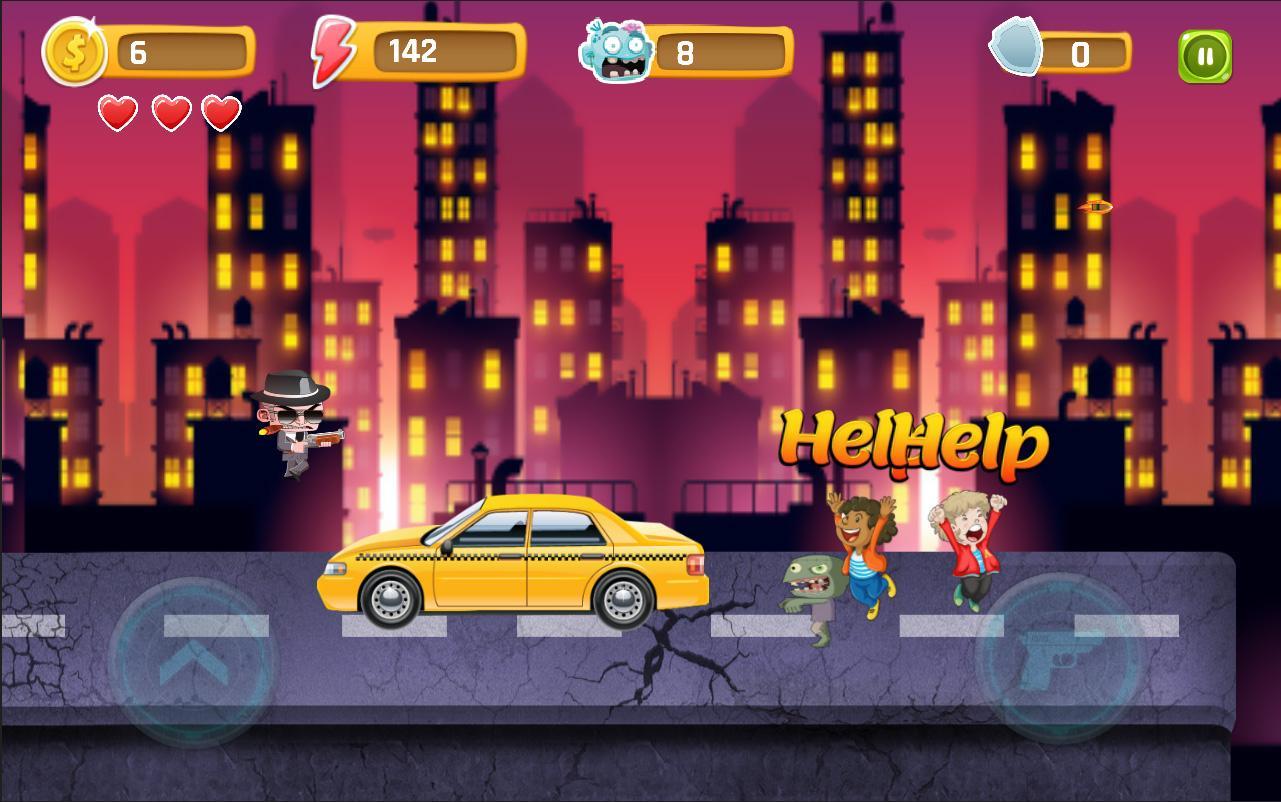Toggle pause with the green pause button

(x=1204, y=54)
